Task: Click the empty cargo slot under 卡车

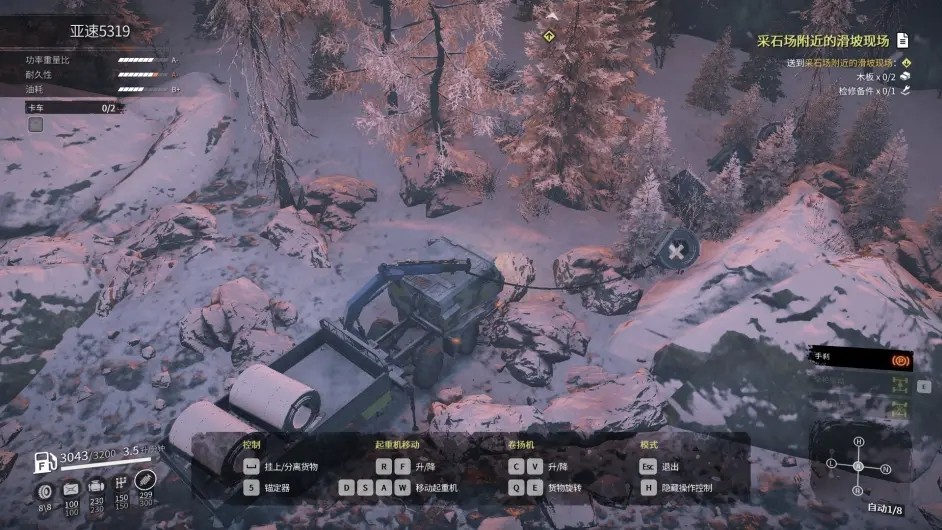Action: (x=36, y=124)
